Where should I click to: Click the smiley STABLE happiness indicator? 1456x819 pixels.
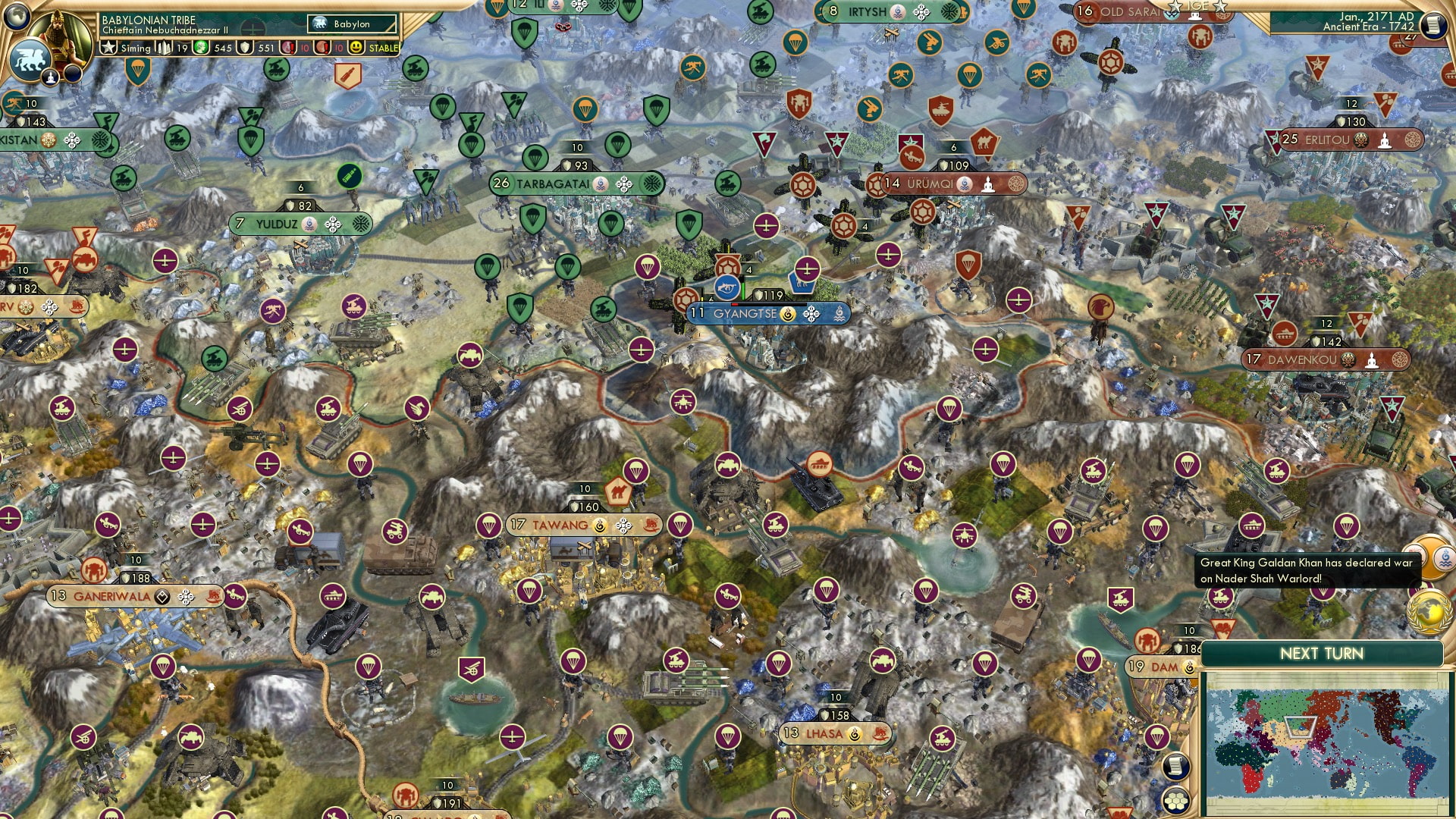tap(356, 47)
